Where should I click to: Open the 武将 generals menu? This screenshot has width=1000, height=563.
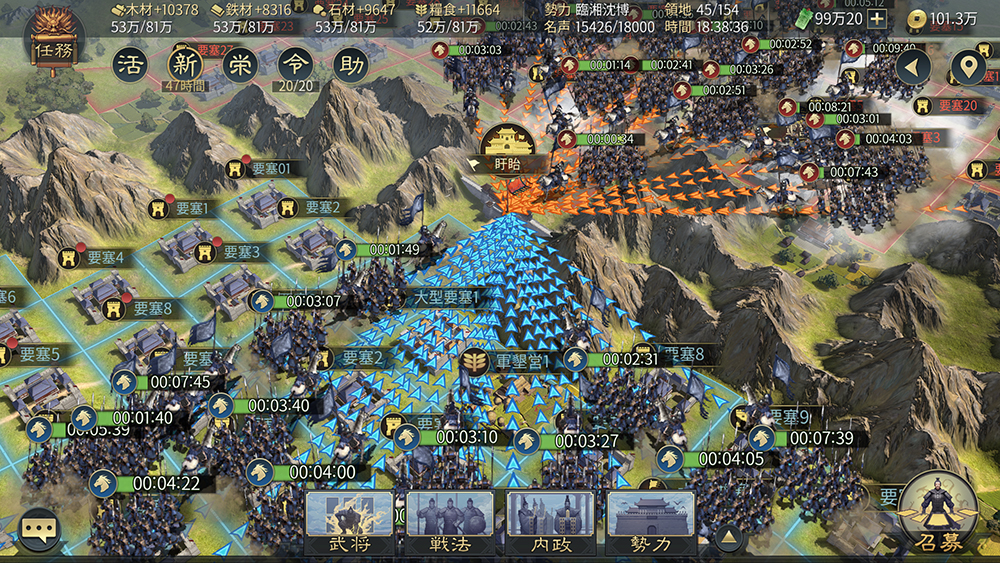click(349, 522)
